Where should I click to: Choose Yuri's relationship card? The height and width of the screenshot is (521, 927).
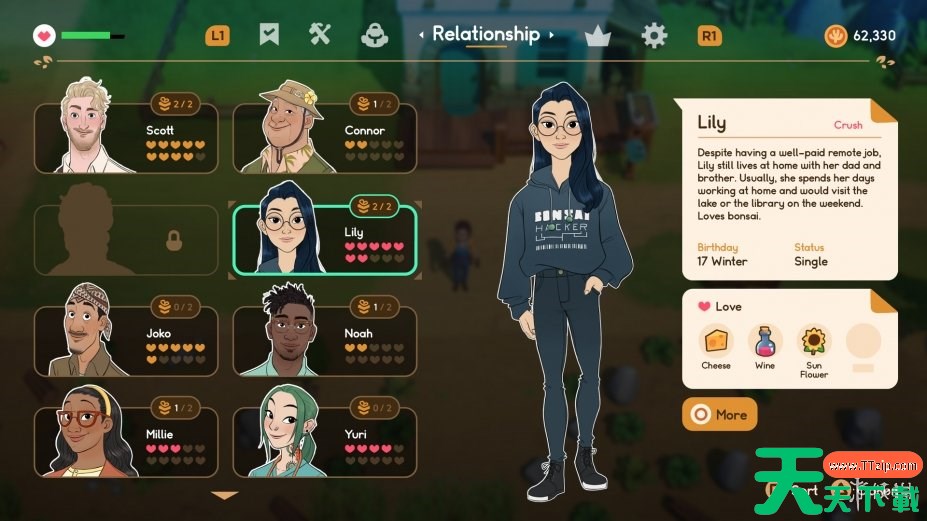tap(324, 441)
